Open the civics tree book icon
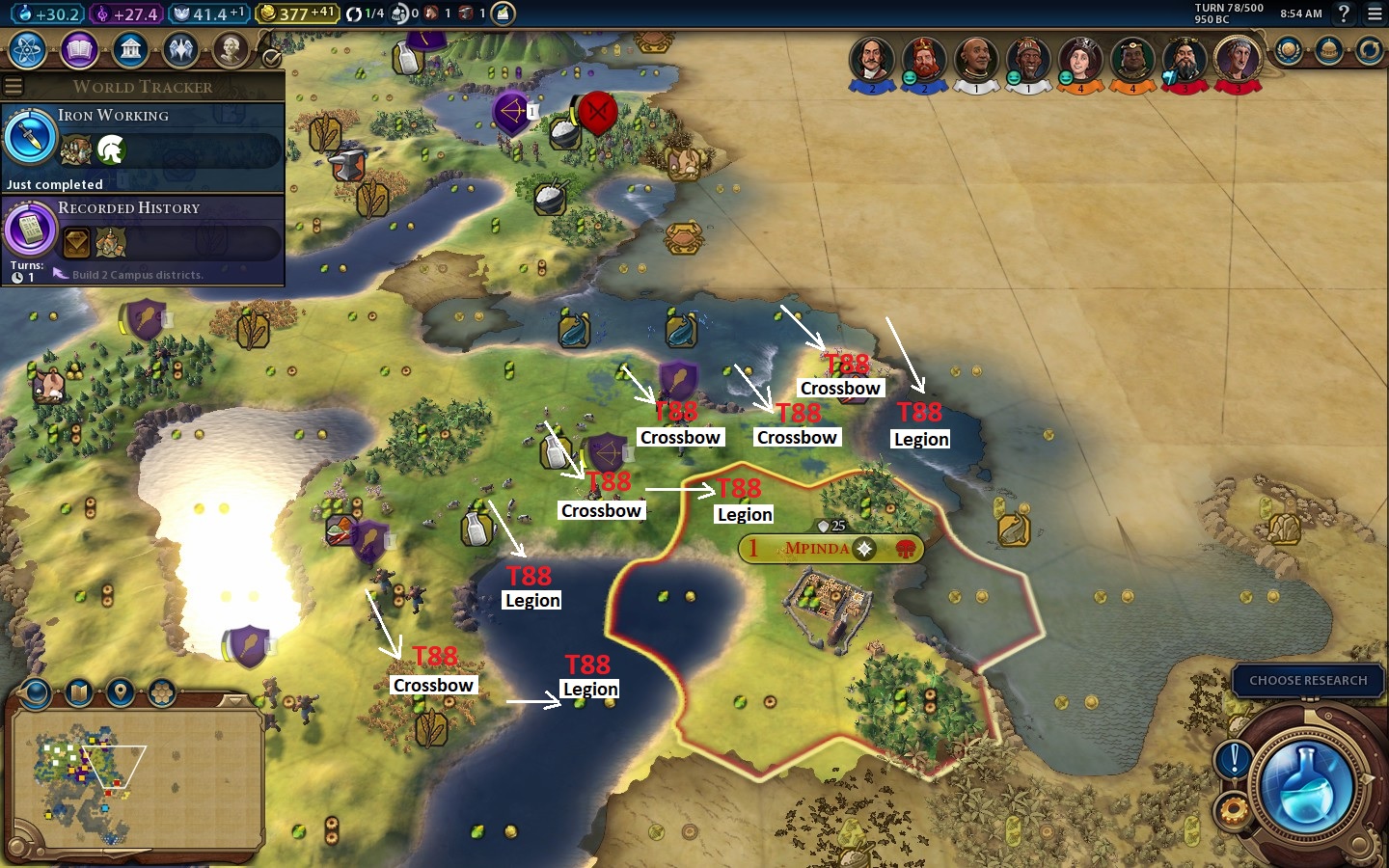 coord(79,50)
